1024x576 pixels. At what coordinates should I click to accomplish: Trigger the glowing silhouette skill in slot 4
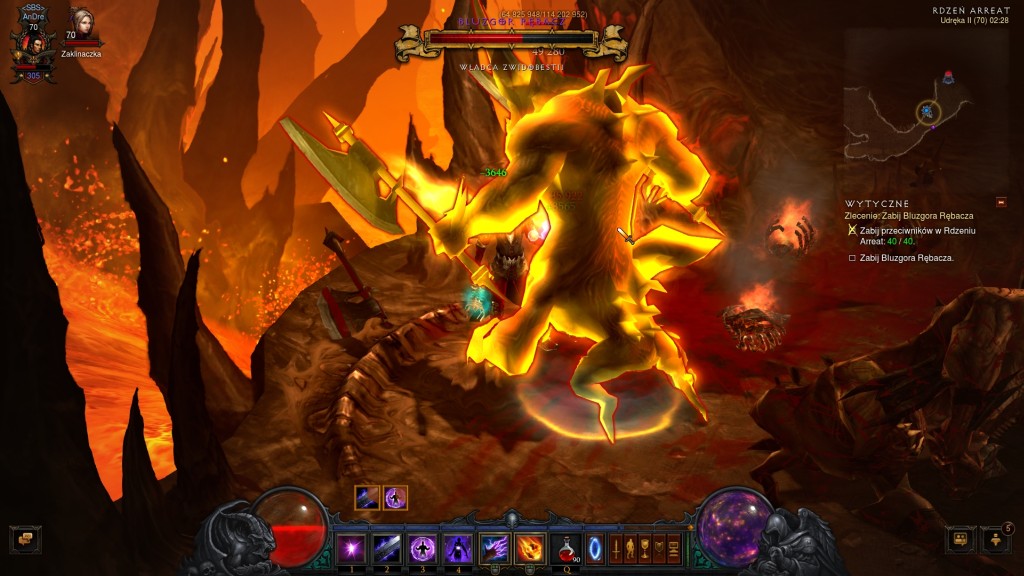458,549
